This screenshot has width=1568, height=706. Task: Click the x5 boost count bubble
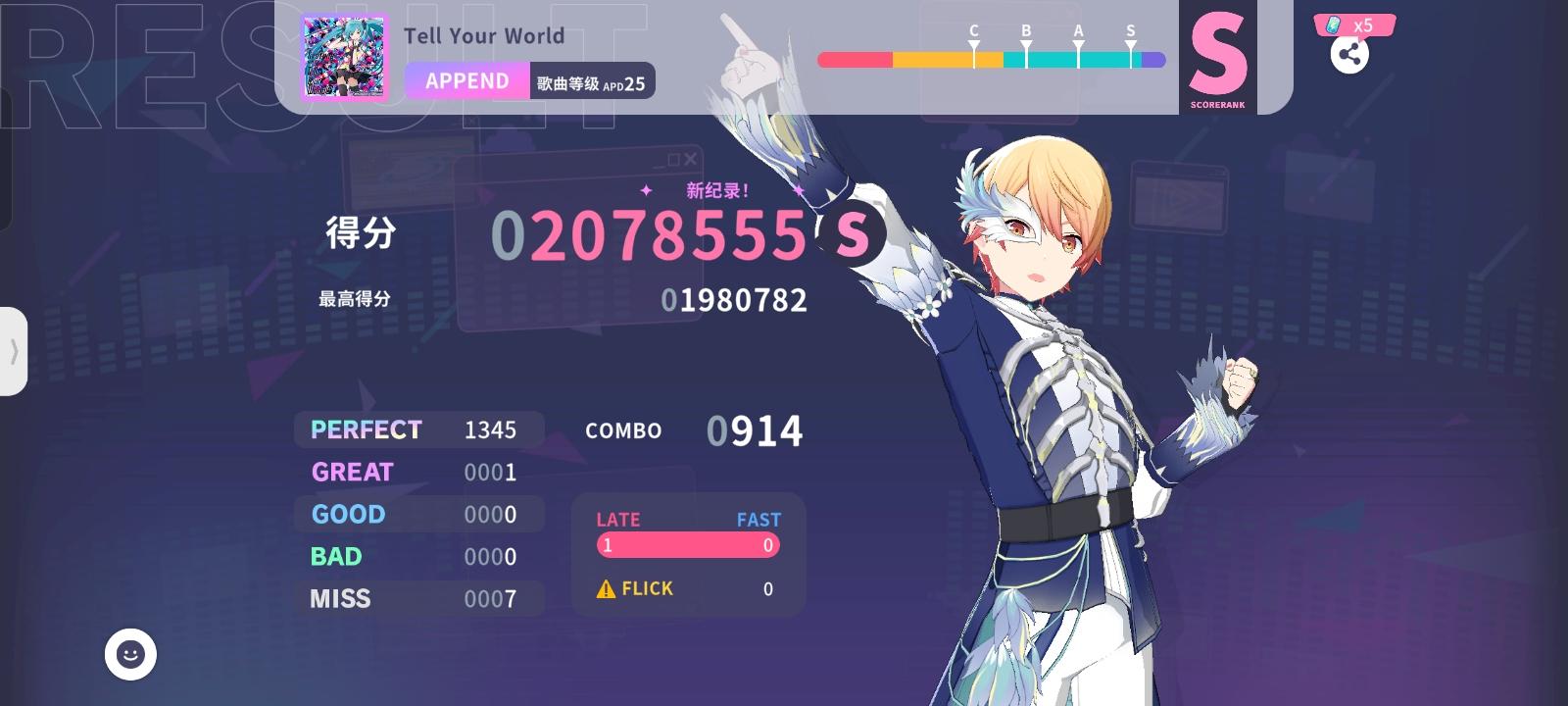pos(1362,25)
